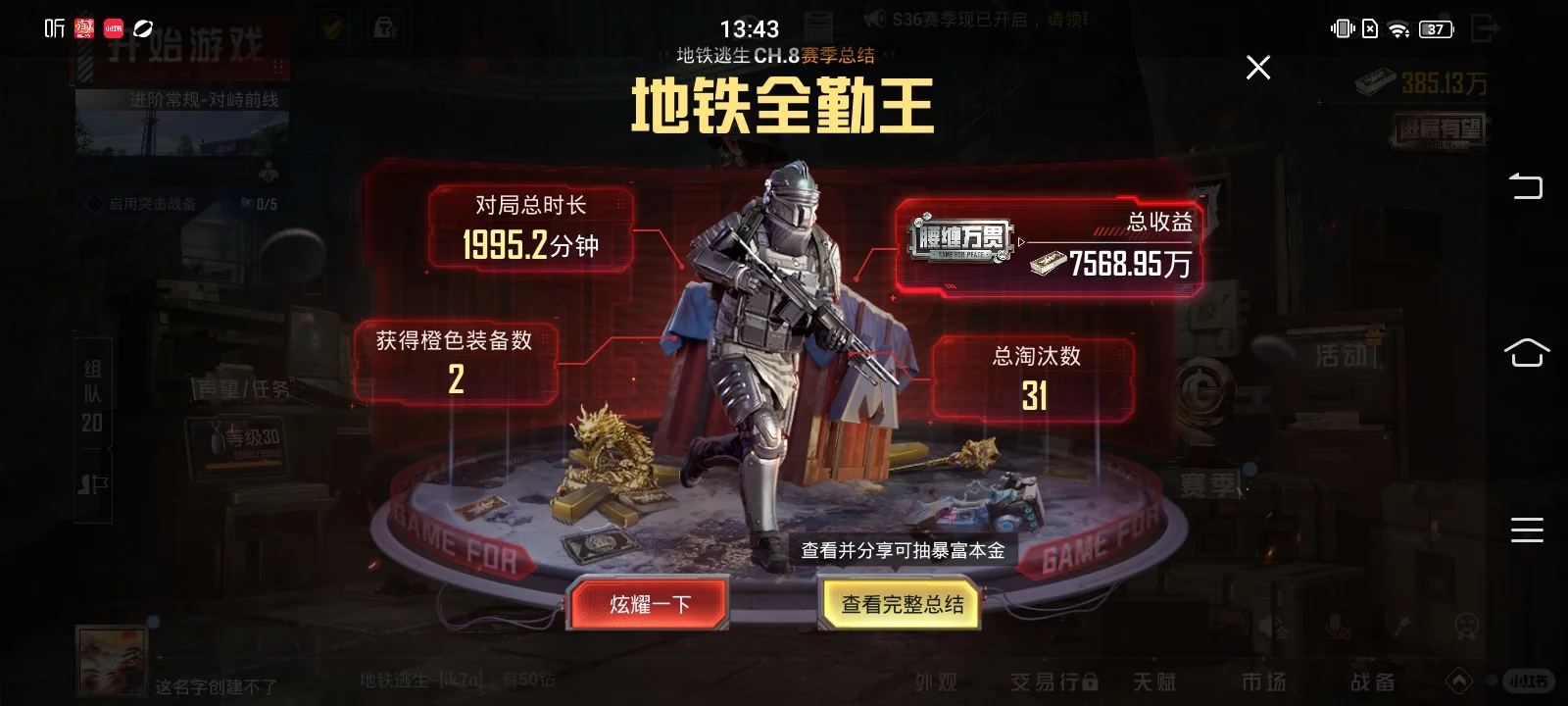Viewport: 1568px width, 706px height.
Task: Open the locked backpack icon in top toolbar
Action: pos(384,27)
